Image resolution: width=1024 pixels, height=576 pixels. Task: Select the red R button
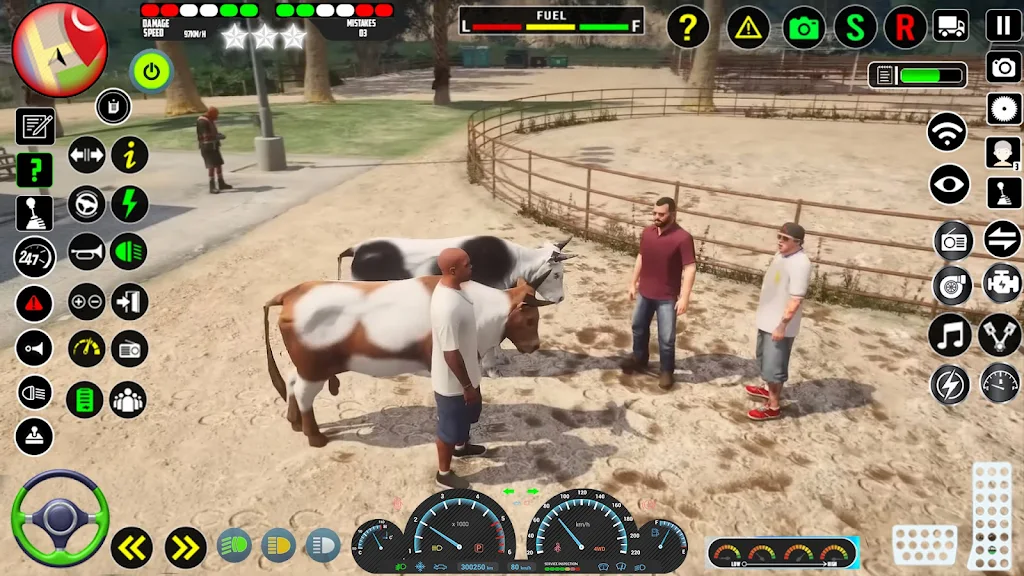(905, 27)
